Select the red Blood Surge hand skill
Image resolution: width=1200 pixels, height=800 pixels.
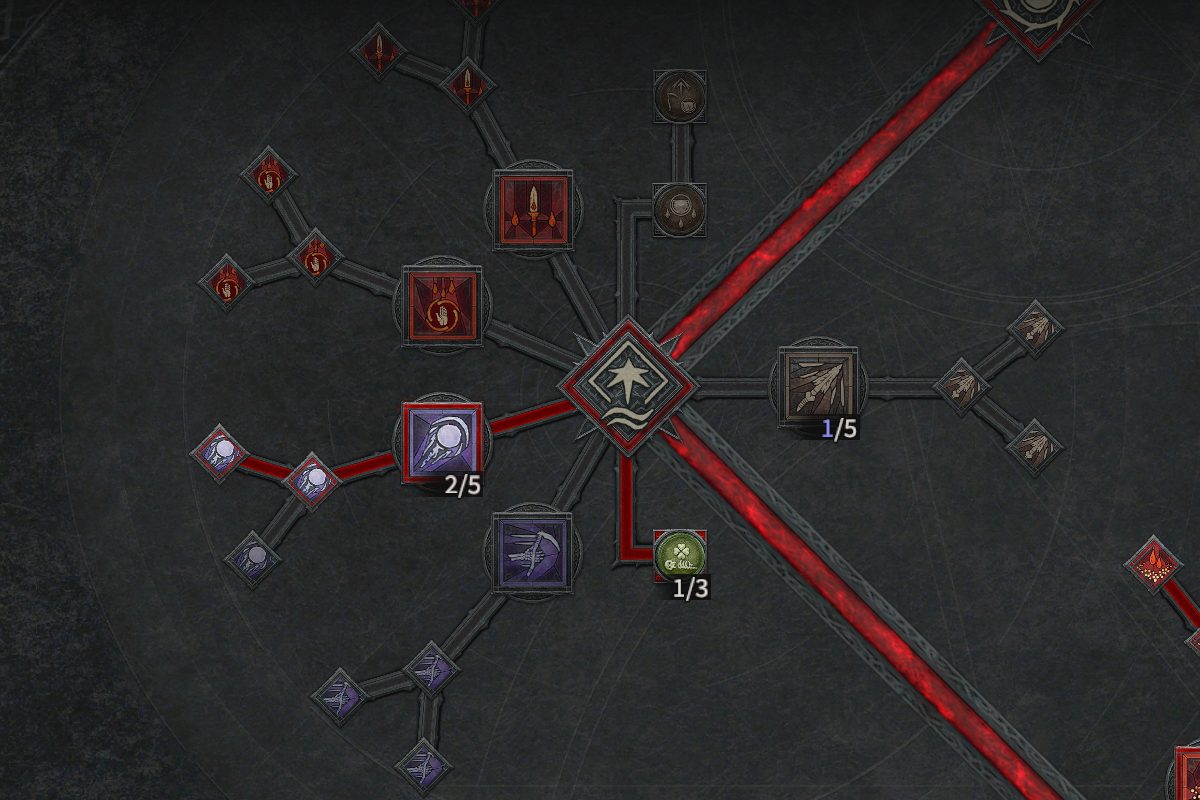[x=441, y=306]
